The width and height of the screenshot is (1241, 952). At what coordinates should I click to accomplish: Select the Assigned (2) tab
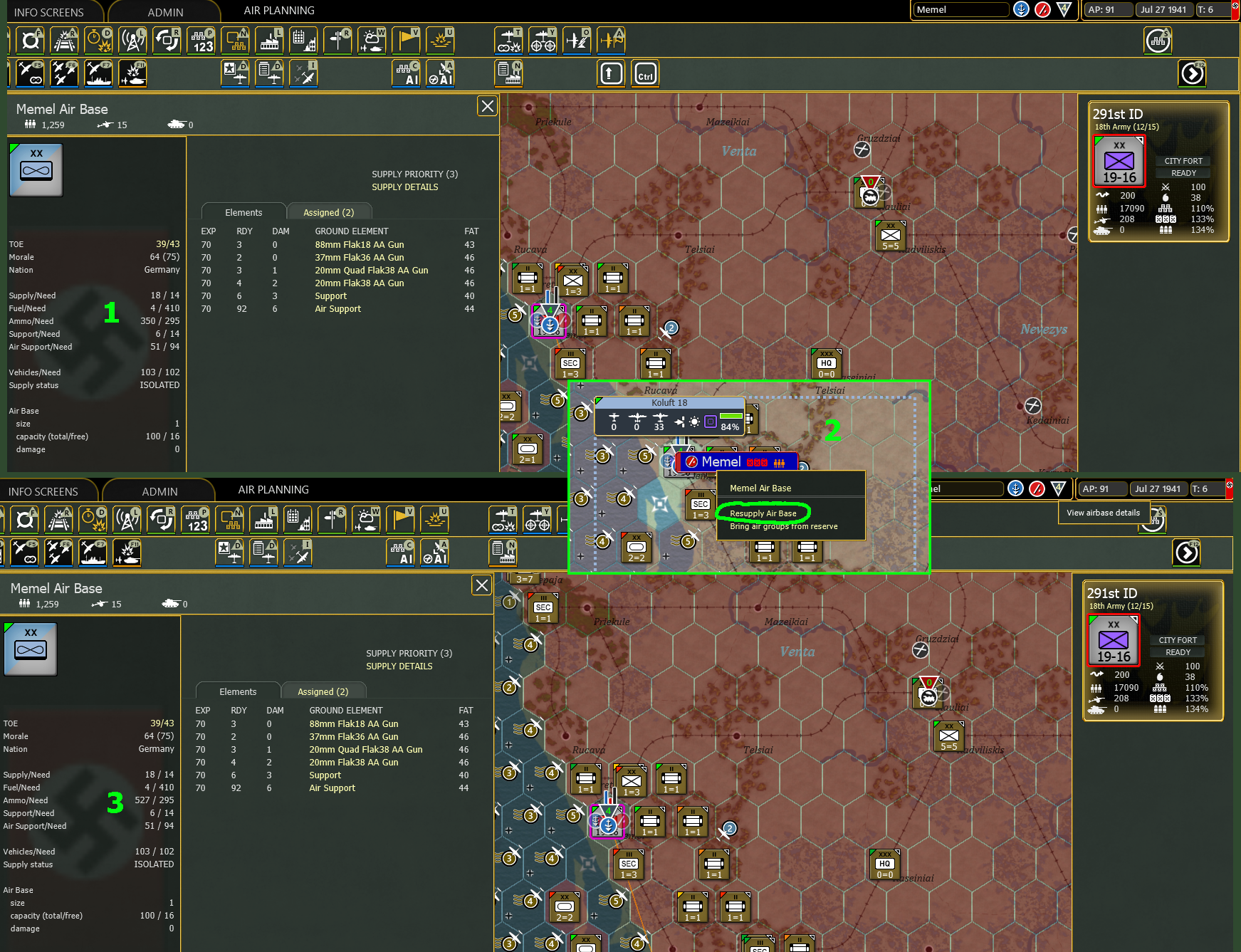point(329,211)
